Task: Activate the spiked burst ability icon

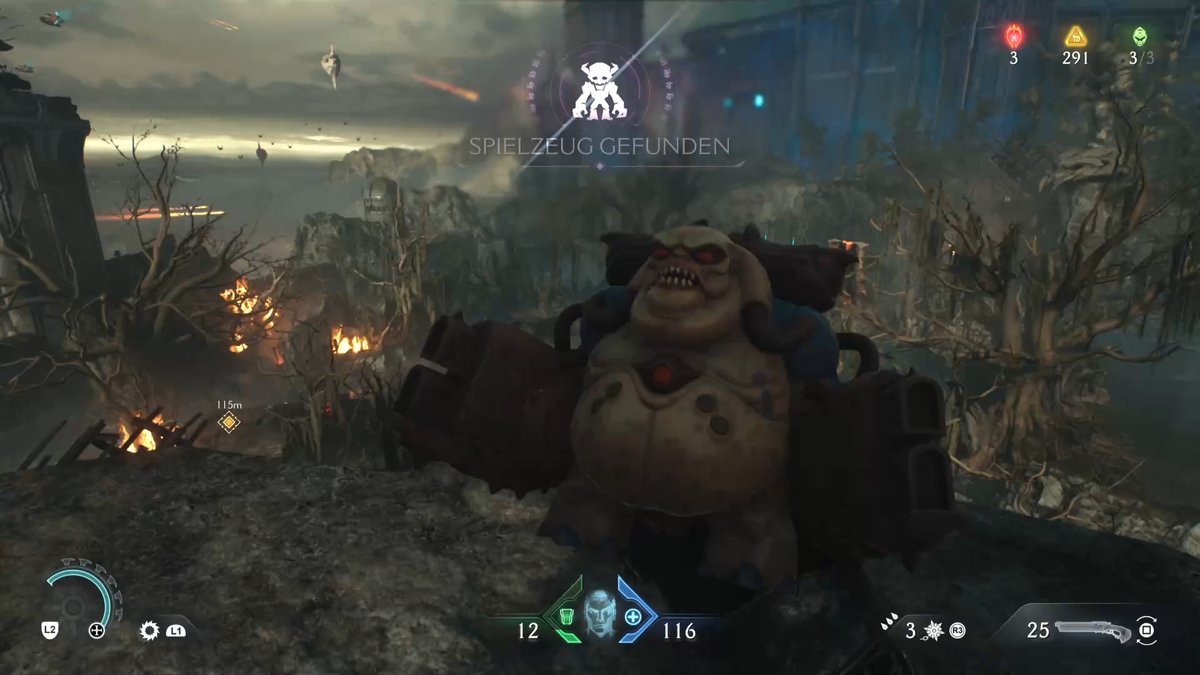Action: click(932, 631)
